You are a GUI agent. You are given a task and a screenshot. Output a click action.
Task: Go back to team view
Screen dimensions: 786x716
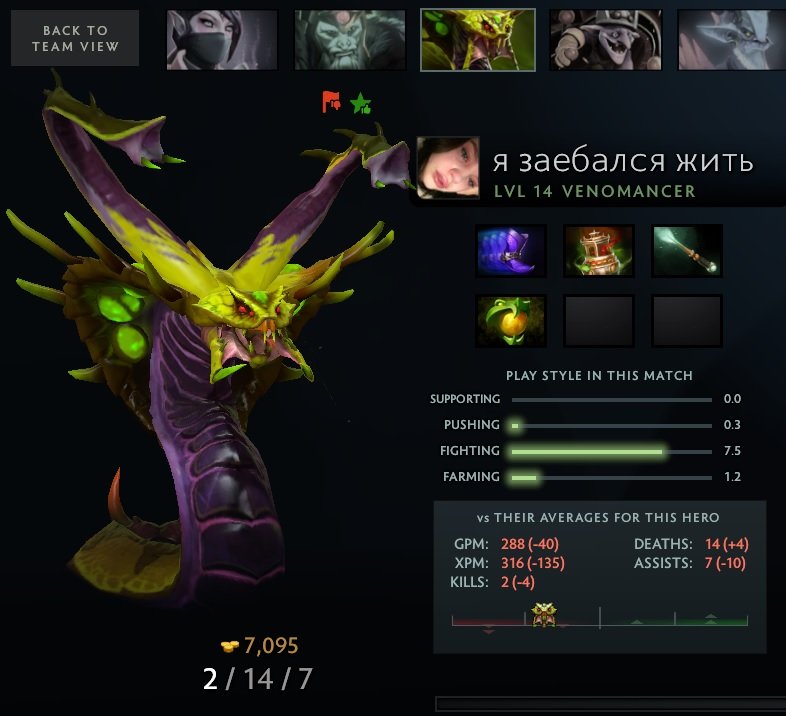click(75, 39)
